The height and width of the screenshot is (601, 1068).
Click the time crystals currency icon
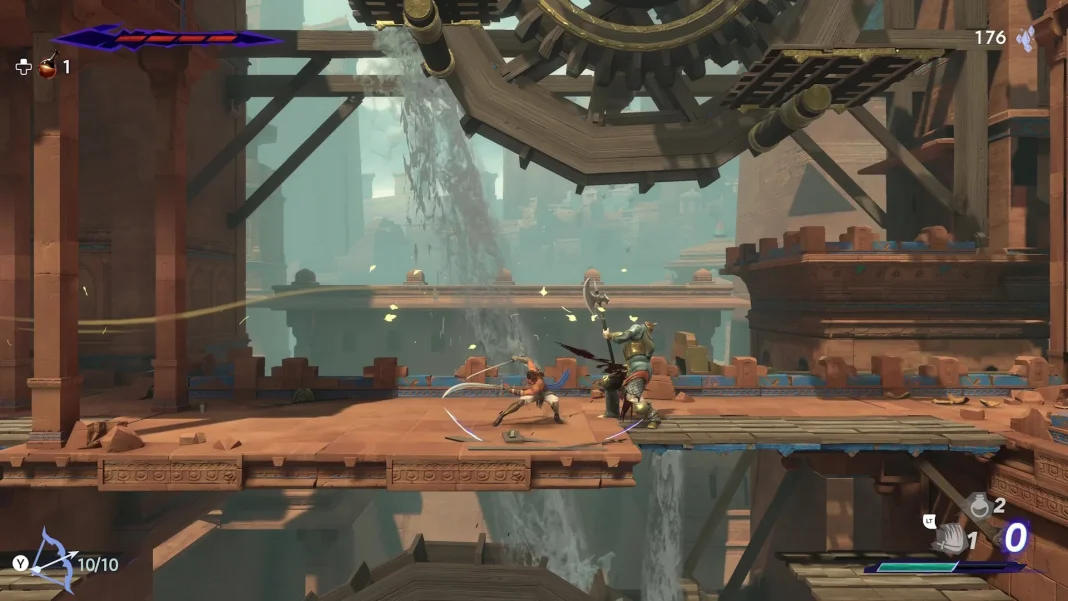click(x=1025, y=38)
